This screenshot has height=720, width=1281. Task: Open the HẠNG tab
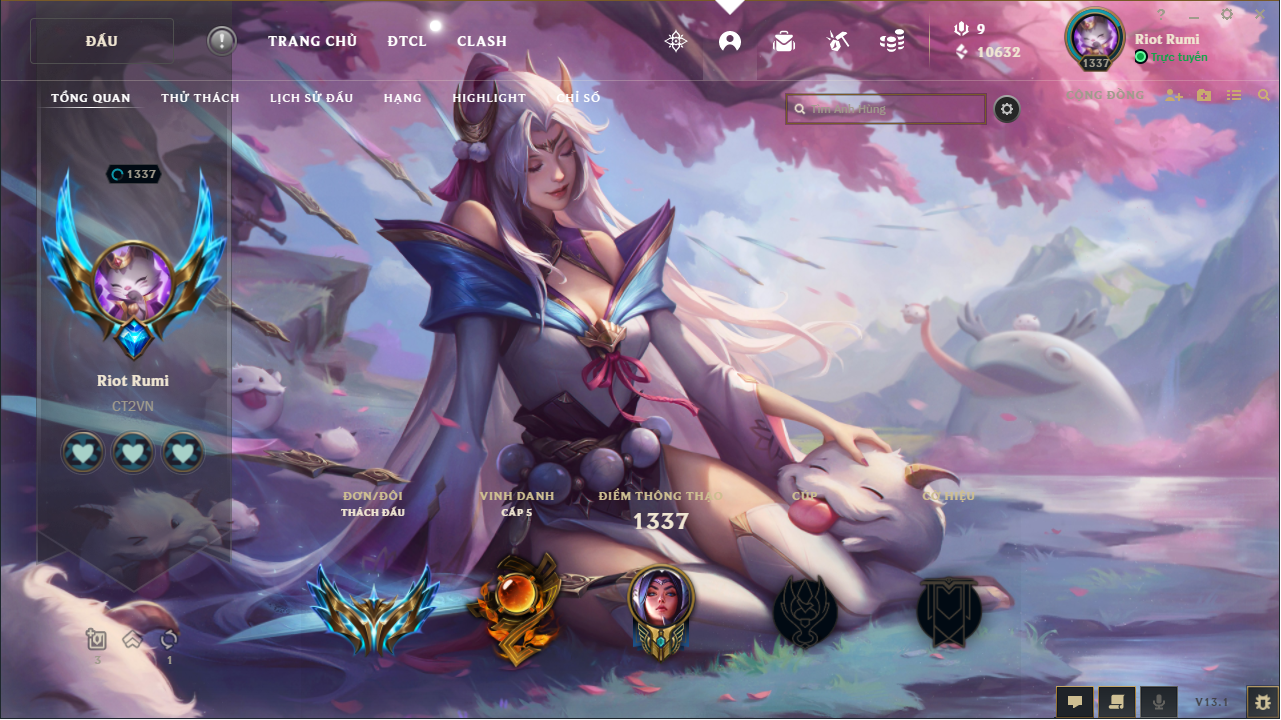click(x=402, y=98)
